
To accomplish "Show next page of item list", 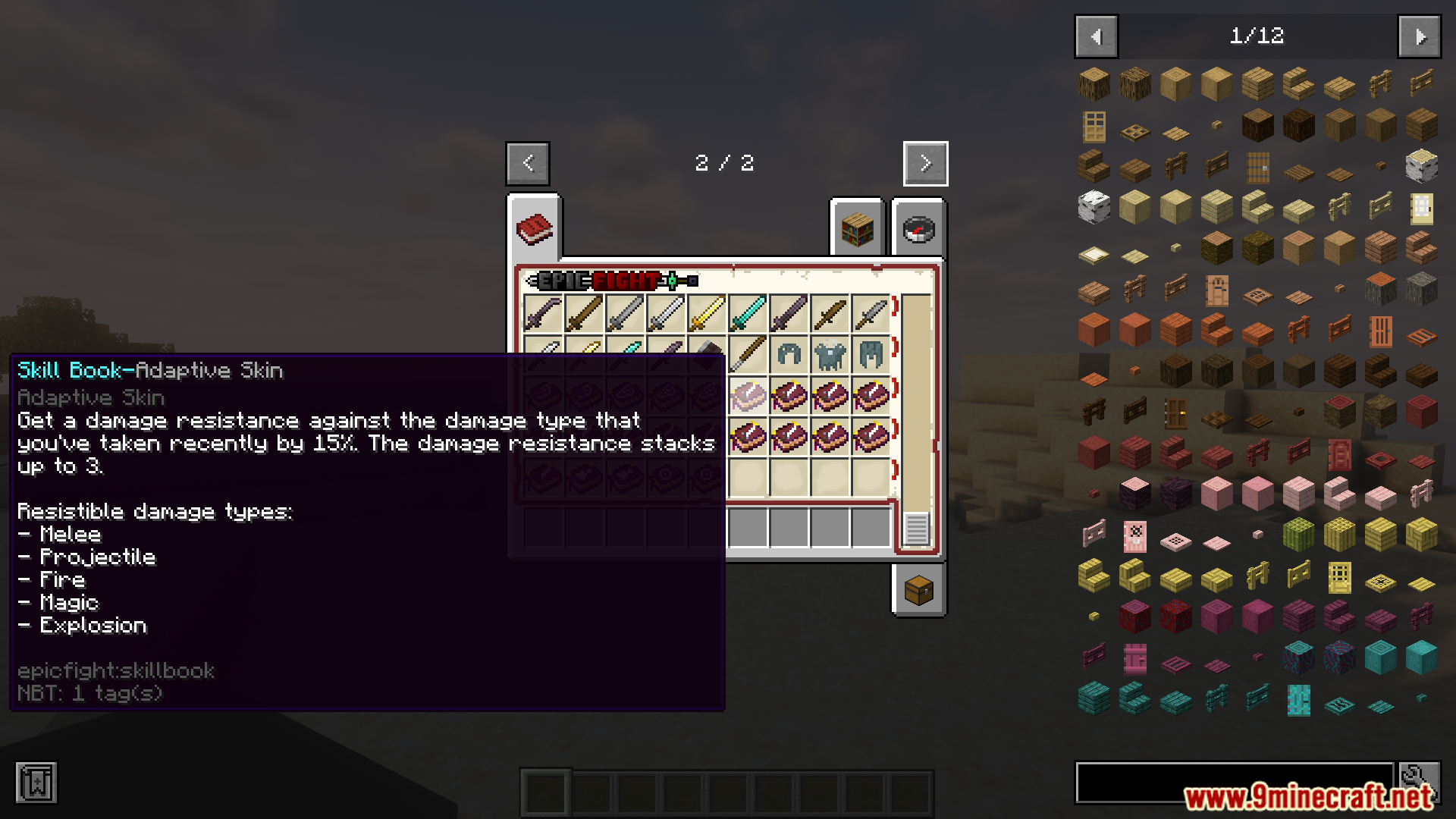I will (1420, 36).
